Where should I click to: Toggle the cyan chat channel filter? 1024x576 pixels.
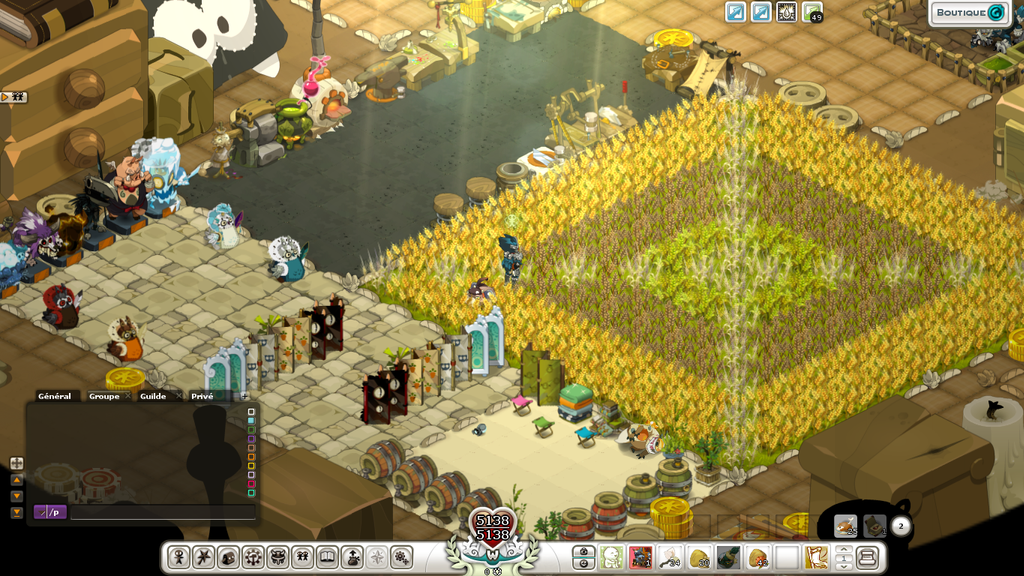pyautogui.click(x=252, y=420)
